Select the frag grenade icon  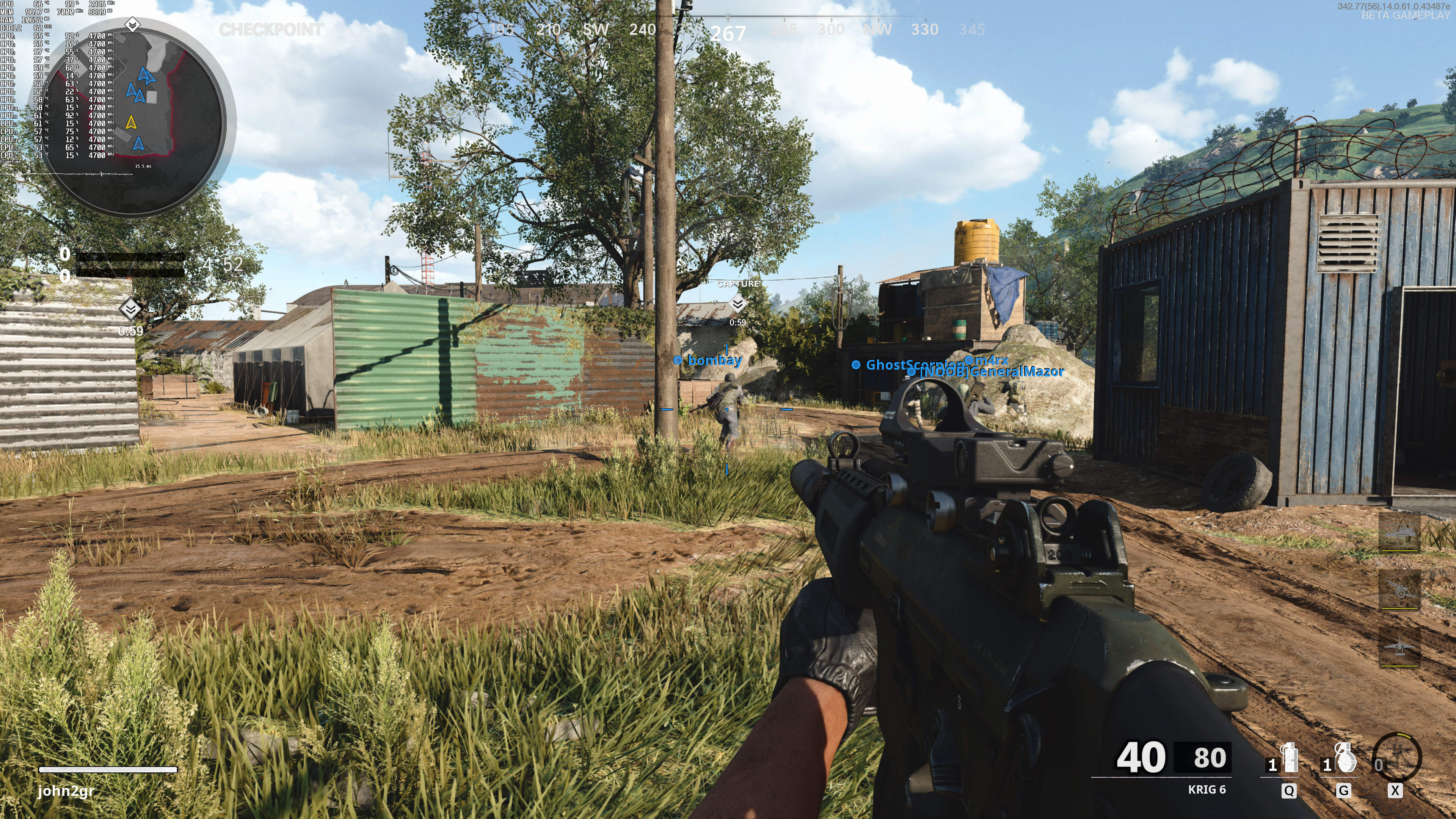pyautogui.click(x=1345, y=758)
